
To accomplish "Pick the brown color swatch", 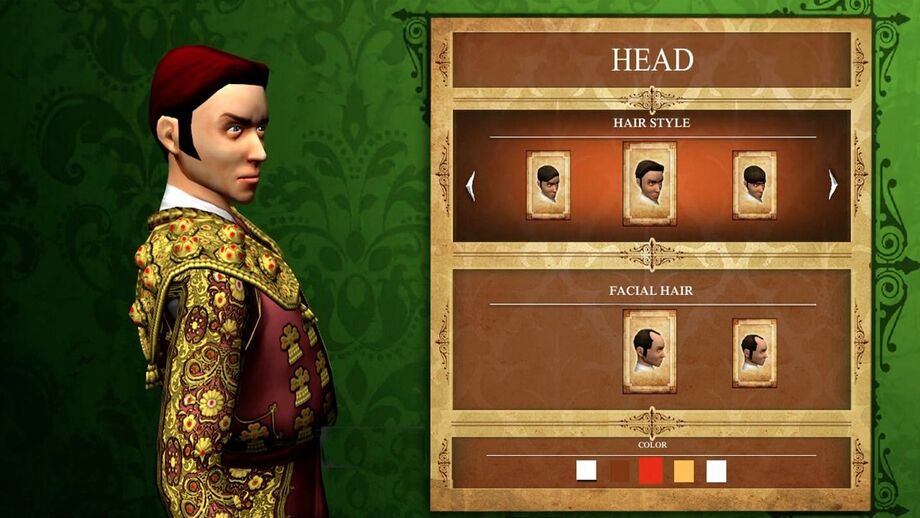I will point(619,471).
